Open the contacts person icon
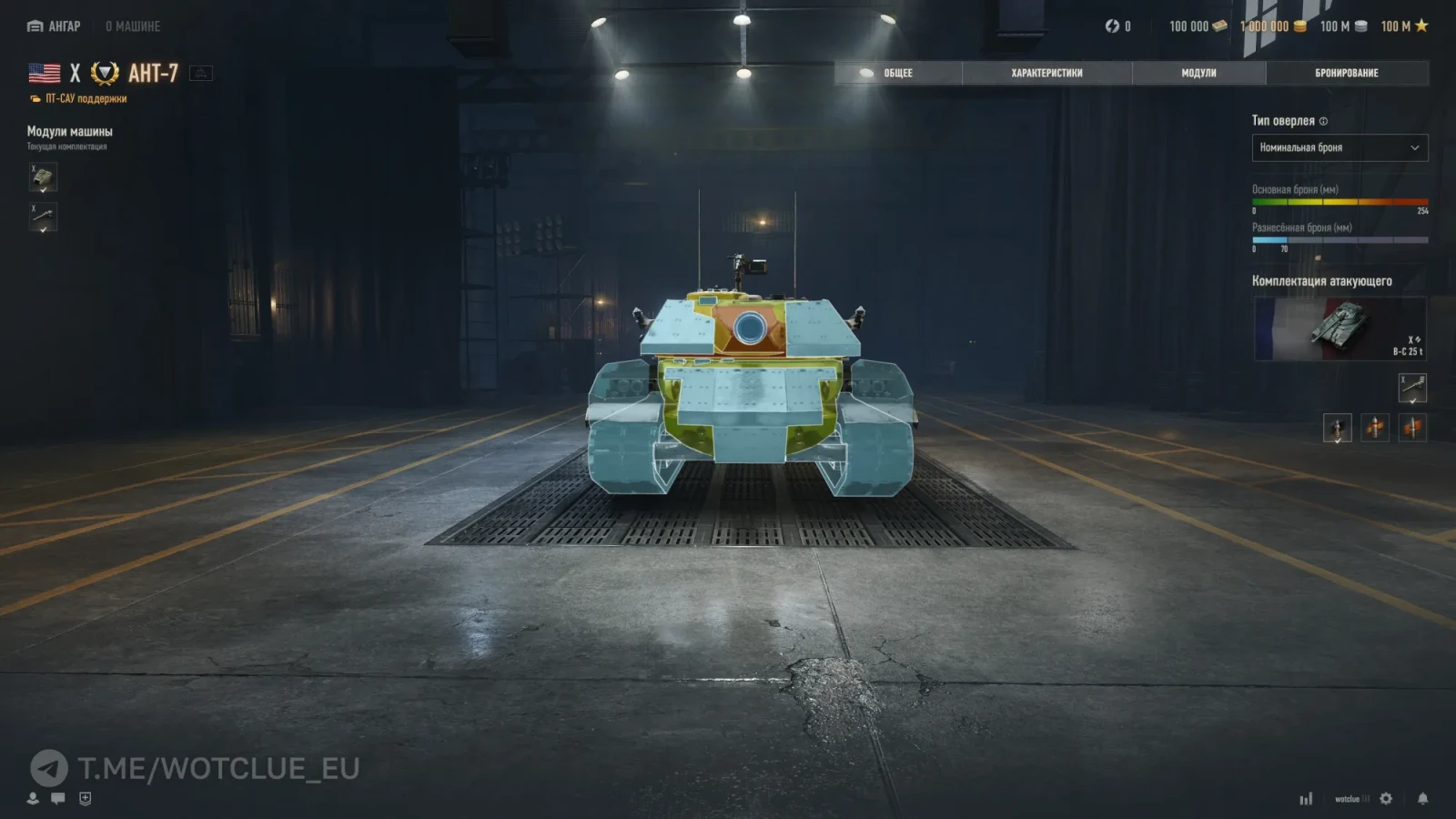Viewport: 1456px width, 819px height. 33,798
